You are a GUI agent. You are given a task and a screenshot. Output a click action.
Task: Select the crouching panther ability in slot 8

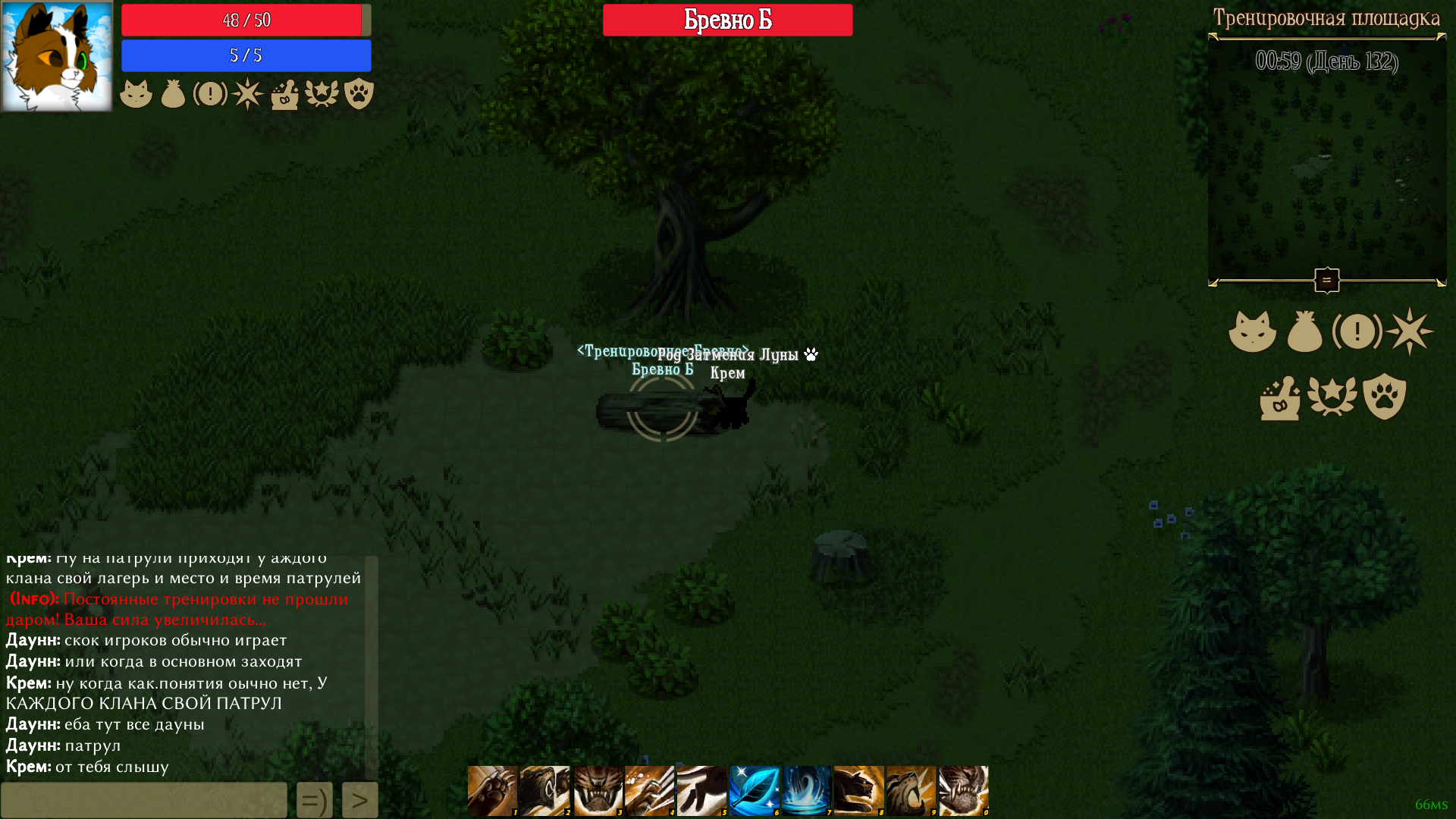[859, 790]
